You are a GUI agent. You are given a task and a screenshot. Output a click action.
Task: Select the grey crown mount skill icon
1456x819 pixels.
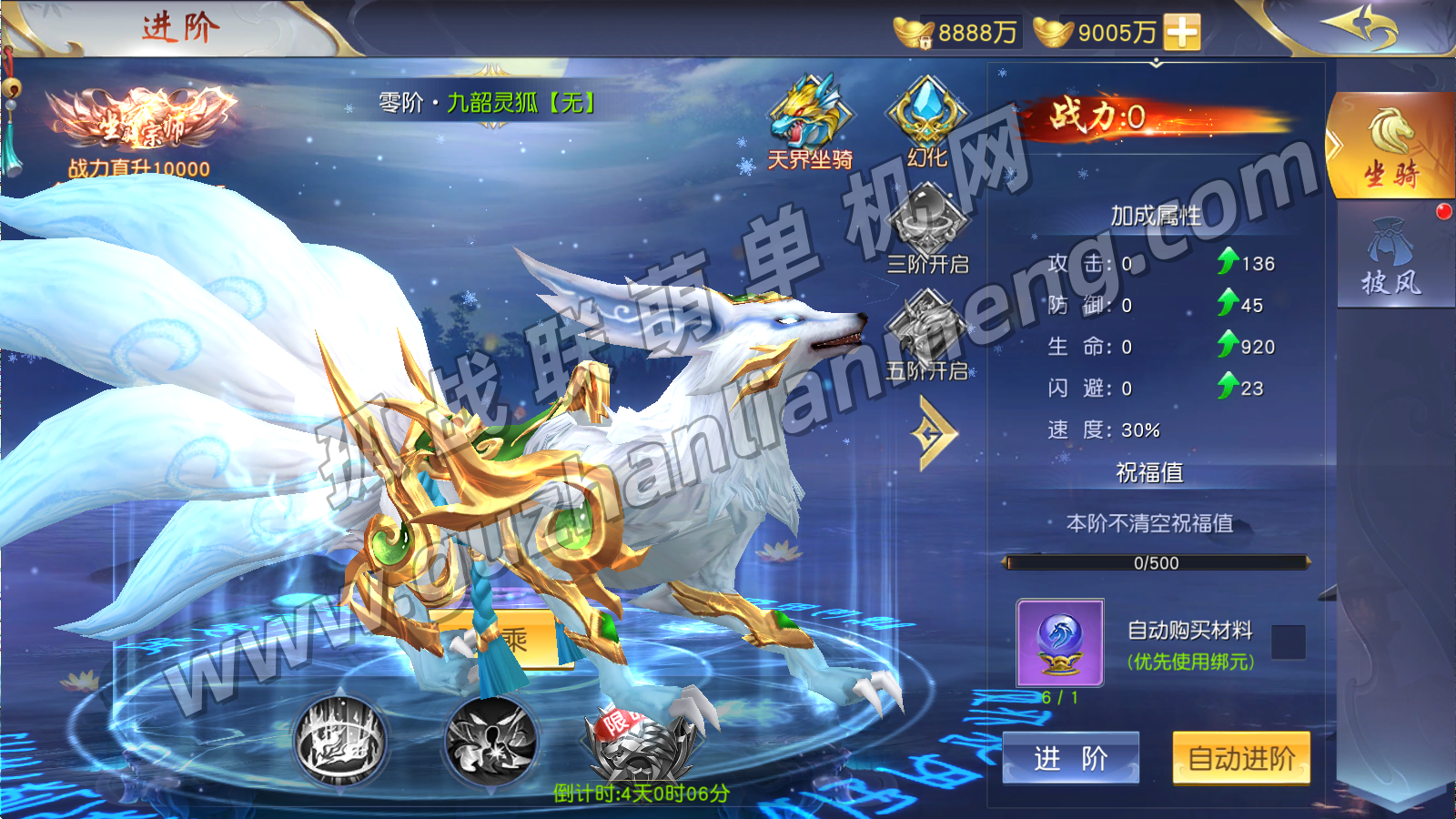pos(340,740)
